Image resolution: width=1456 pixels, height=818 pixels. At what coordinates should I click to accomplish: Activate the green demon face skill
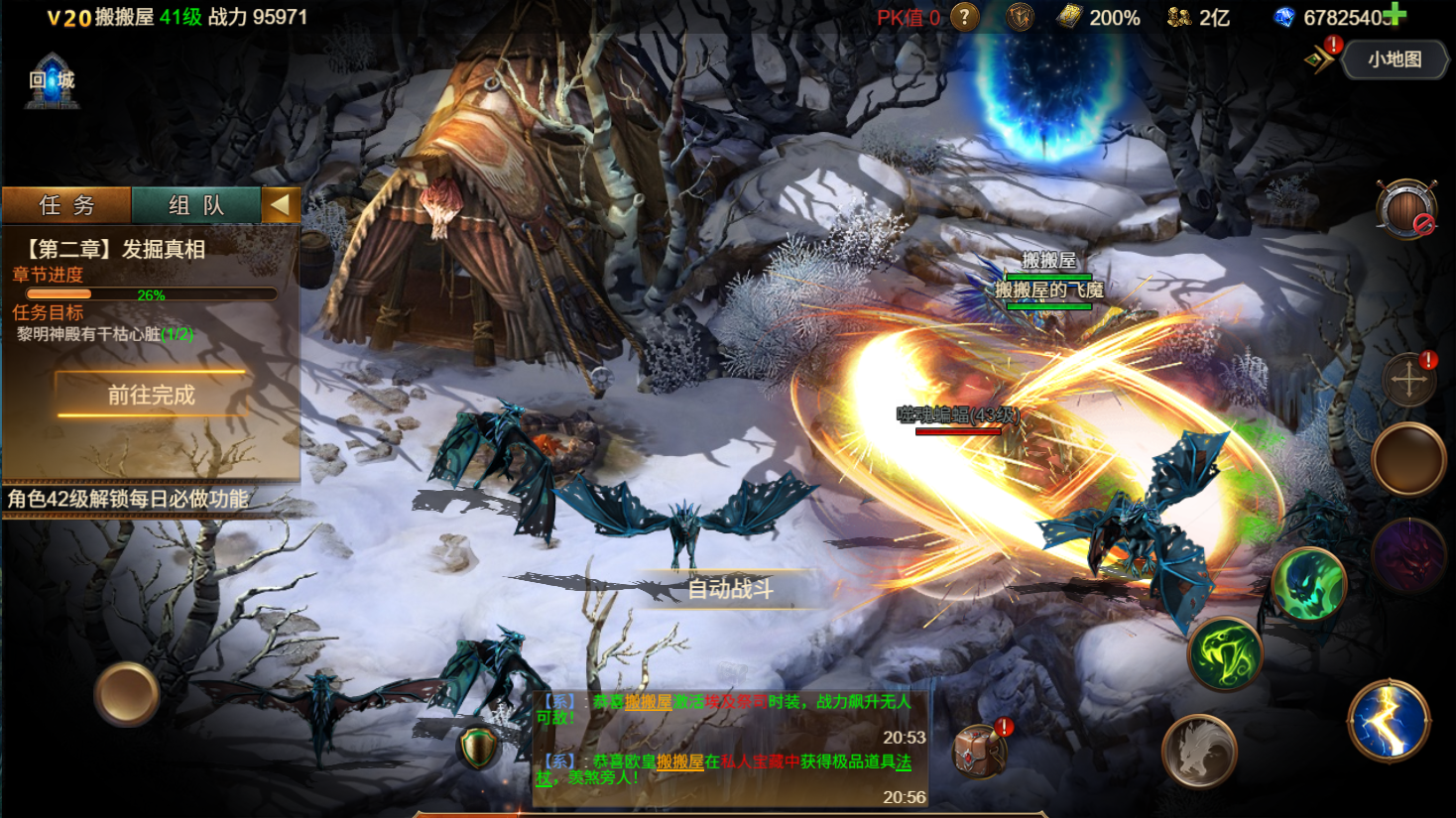pos(1309,585)
